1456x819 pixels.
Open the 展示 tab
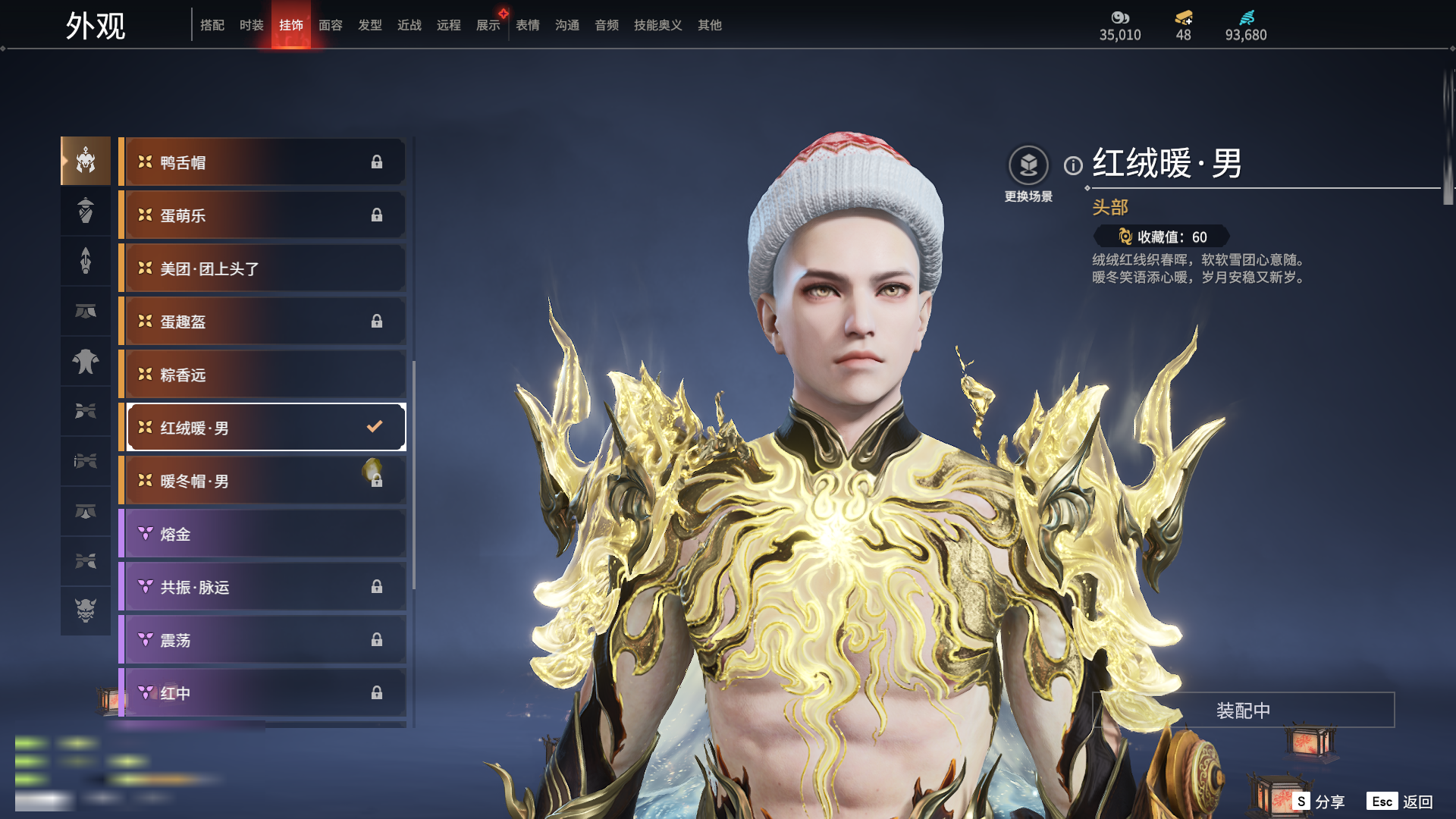[488, 25]
